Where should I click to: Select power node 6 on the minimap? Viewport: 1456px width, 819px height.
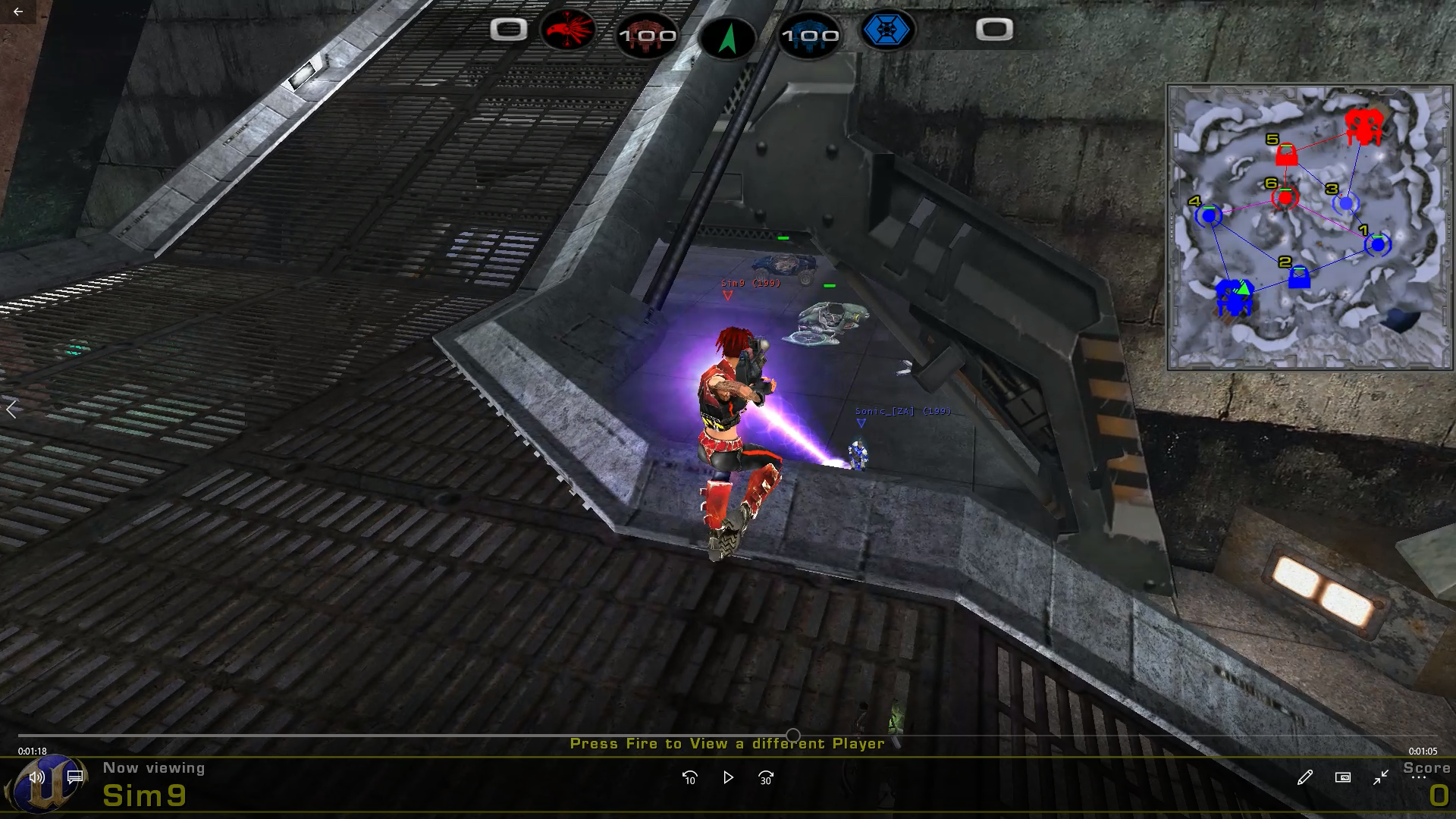click(x=1285, y=199)
